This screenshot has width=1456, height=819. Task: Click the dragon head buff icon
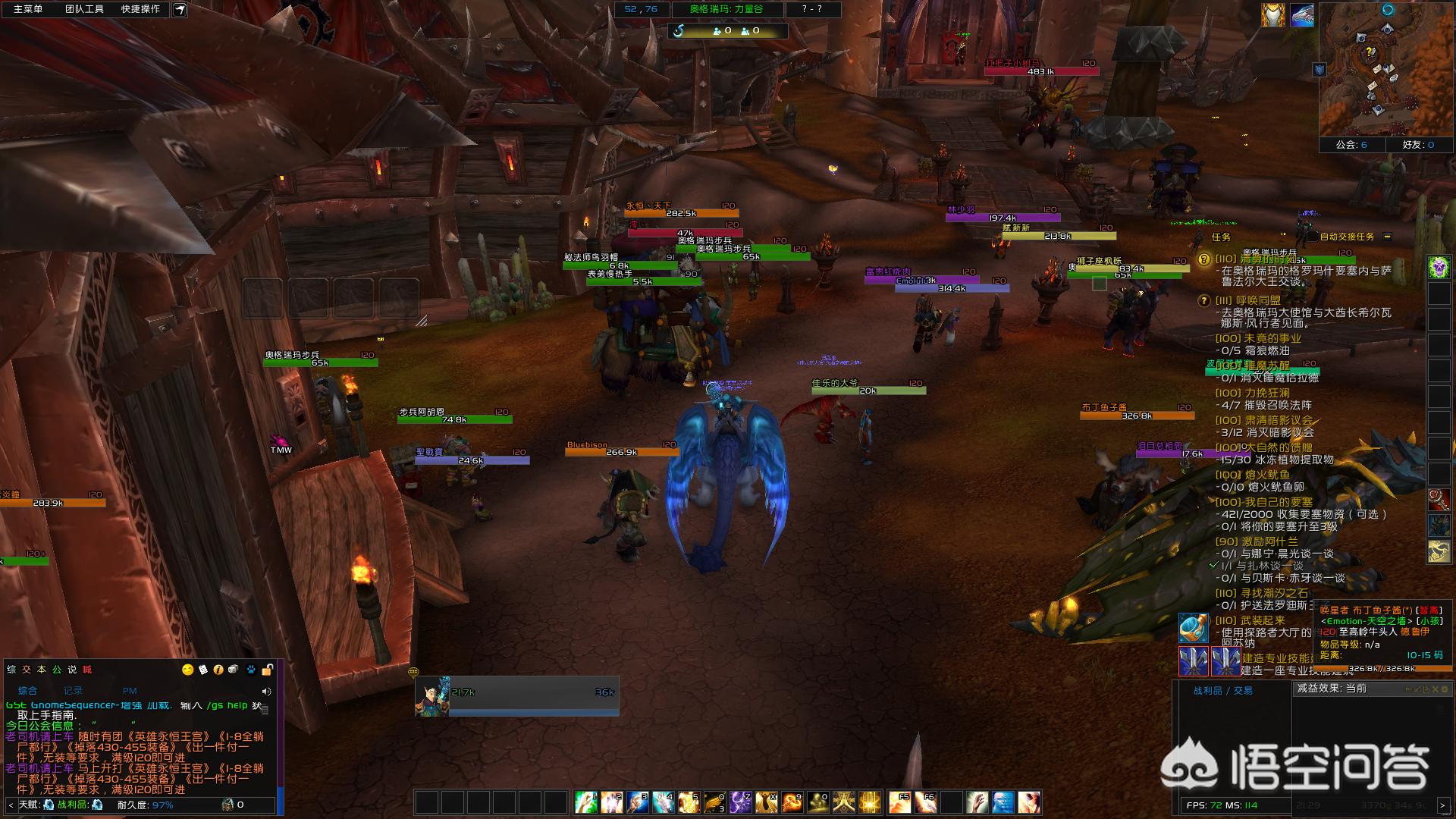point(1302,15)
